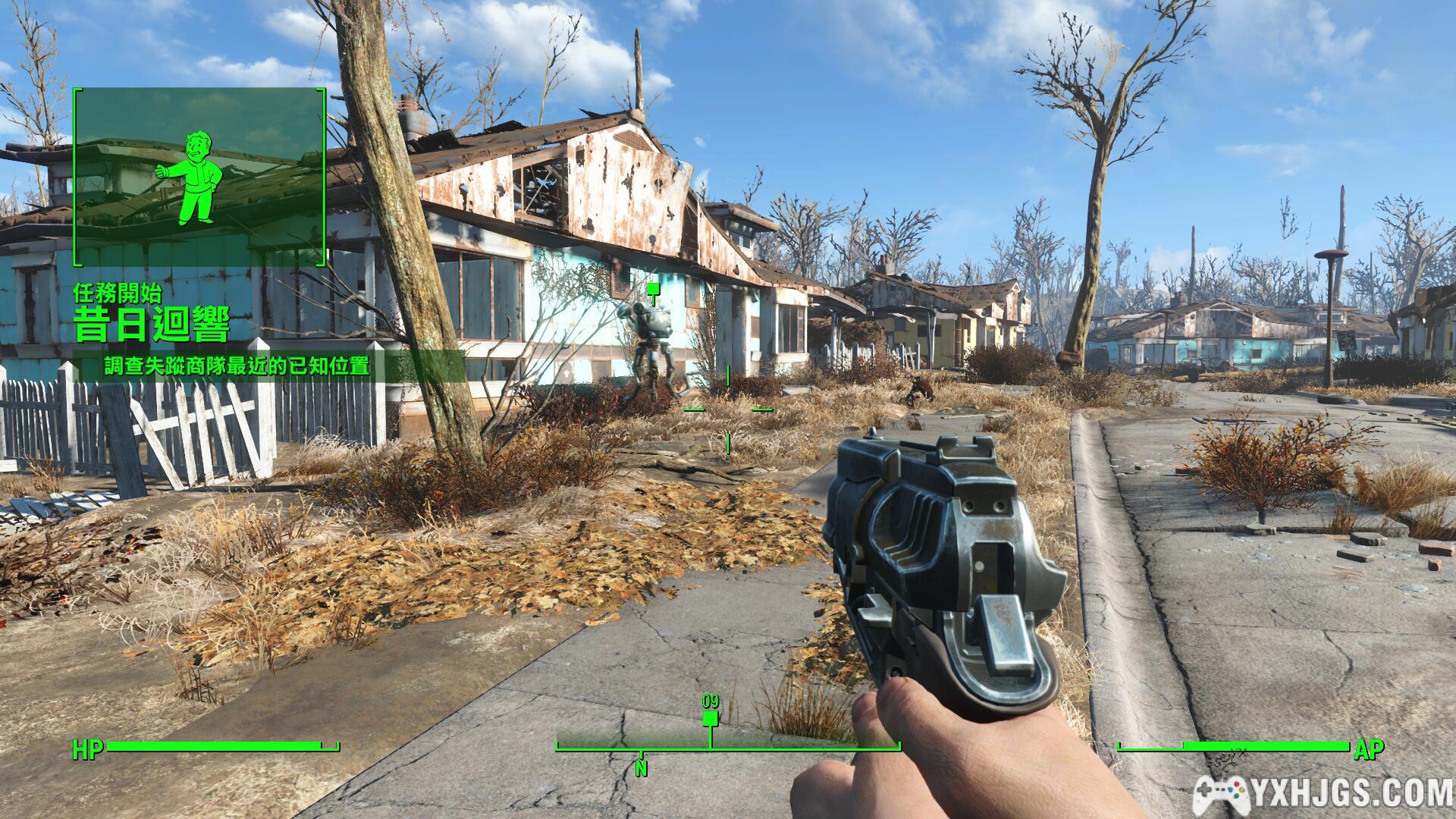
Task: Click the quest marker on the compass
Action: [x=710, y=717]
